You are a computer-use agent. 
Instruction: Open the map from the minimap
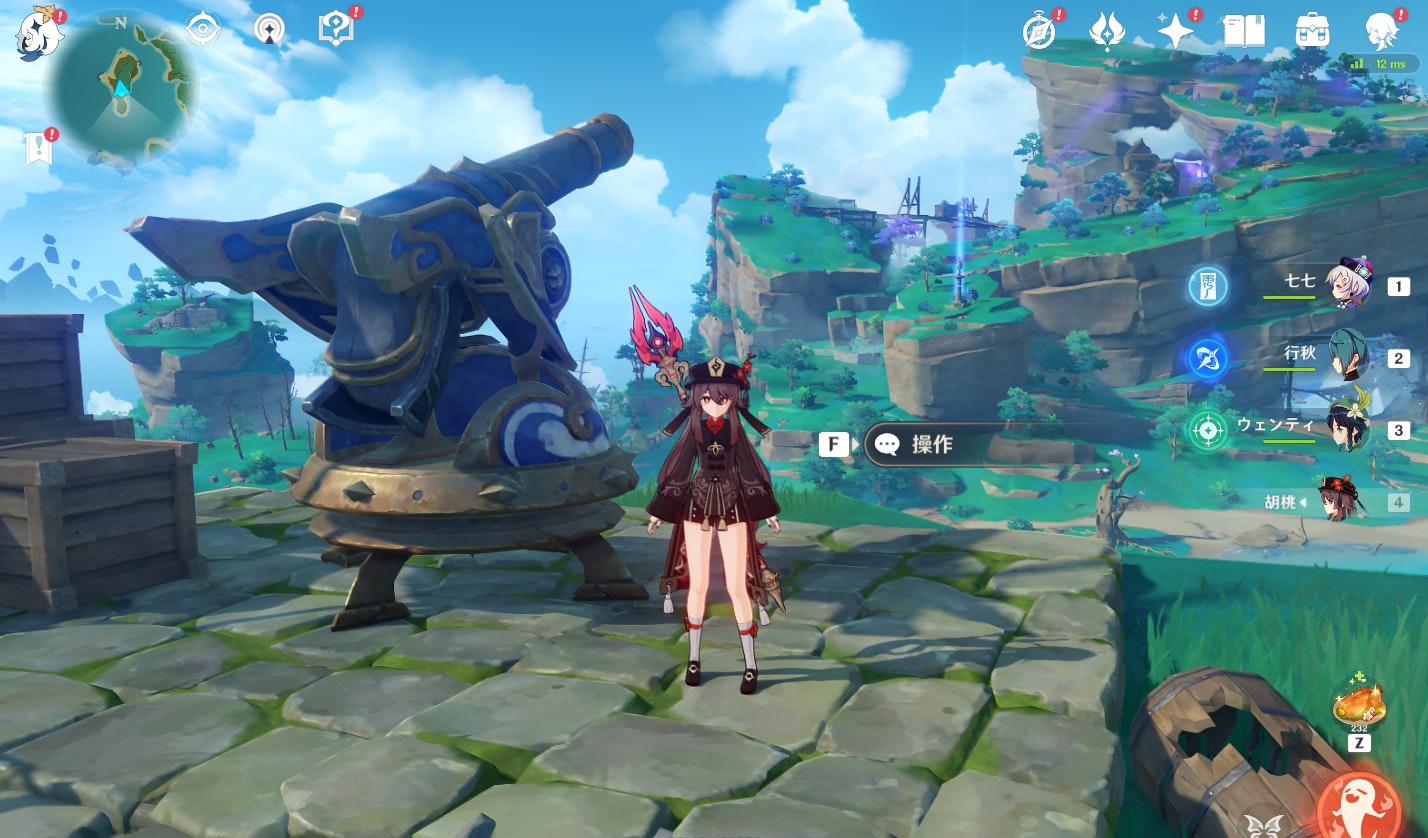[x=121, y=87]
